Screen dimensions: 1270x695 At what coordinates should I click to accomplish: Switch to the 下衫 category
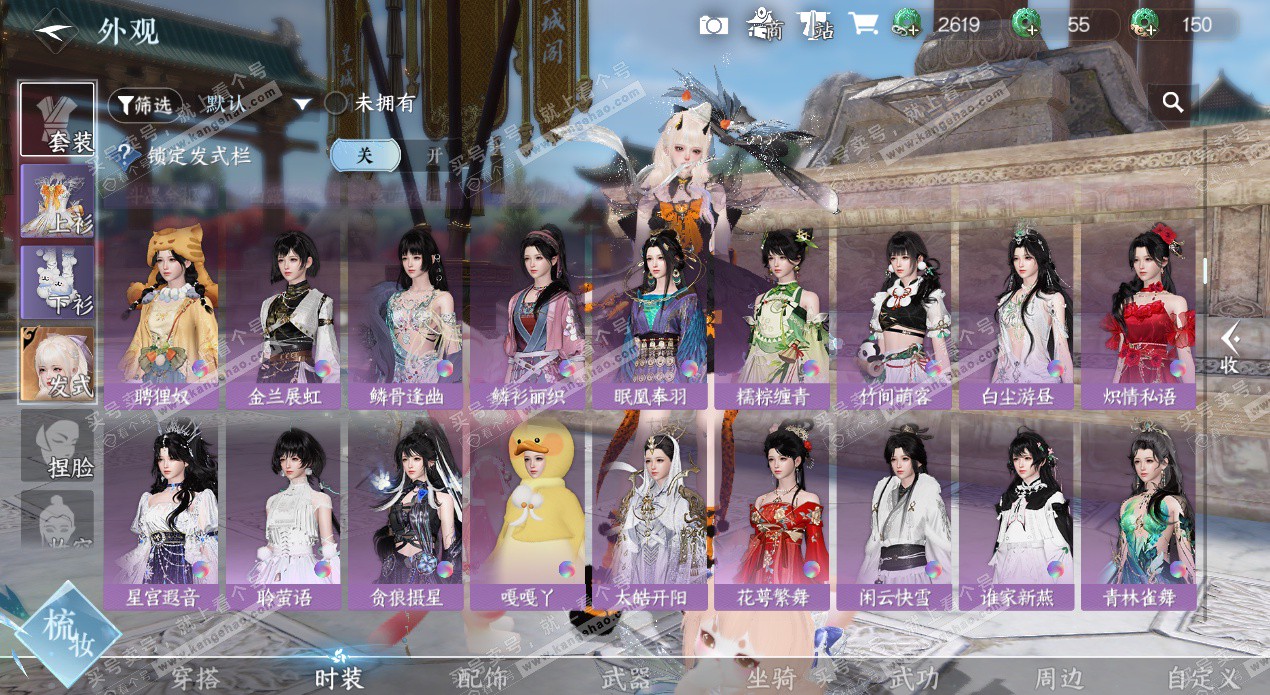point(58,282)
